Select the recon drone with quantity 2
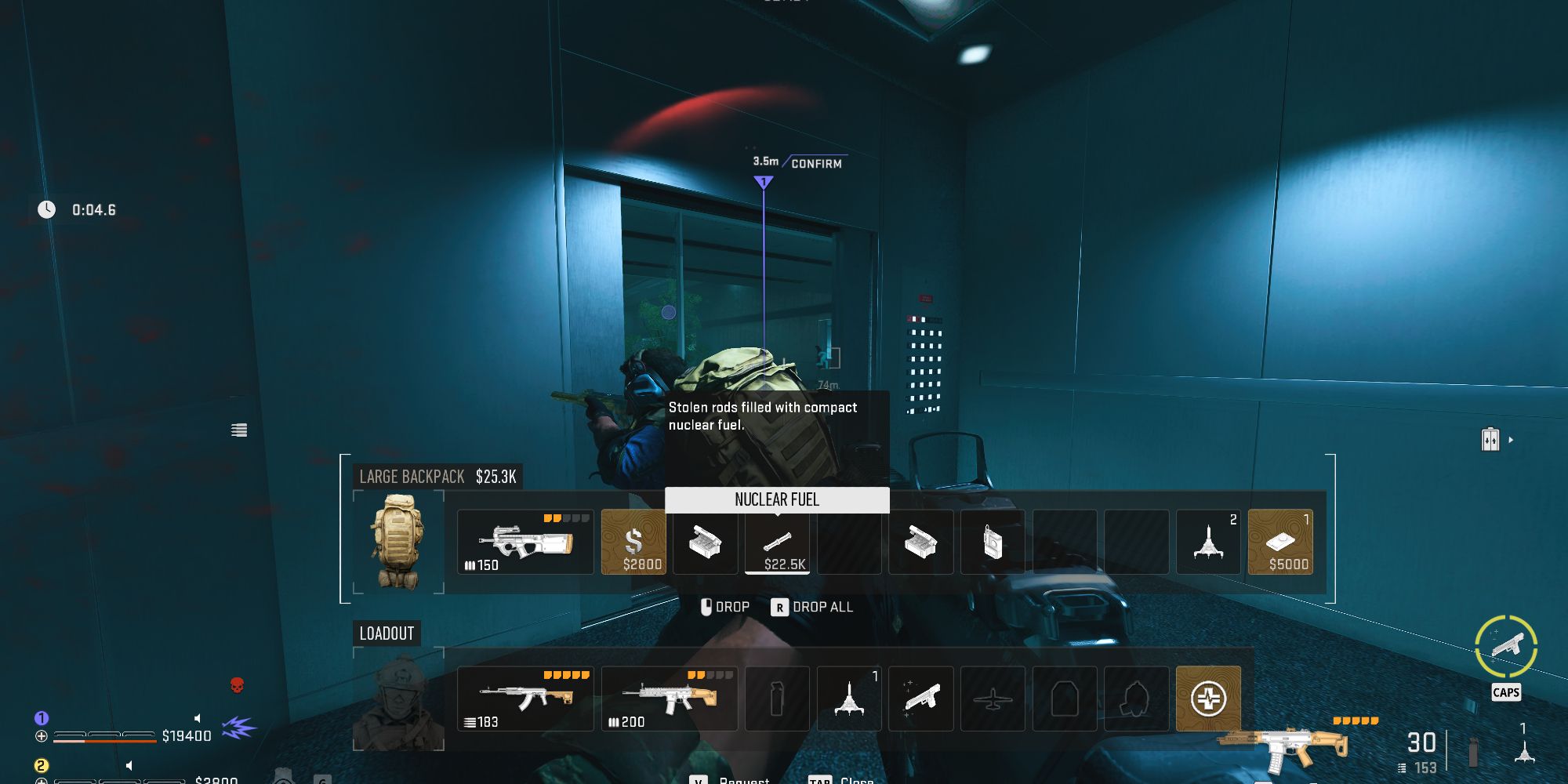Viewport: 1568px width, 784px height. point(1208,541)
